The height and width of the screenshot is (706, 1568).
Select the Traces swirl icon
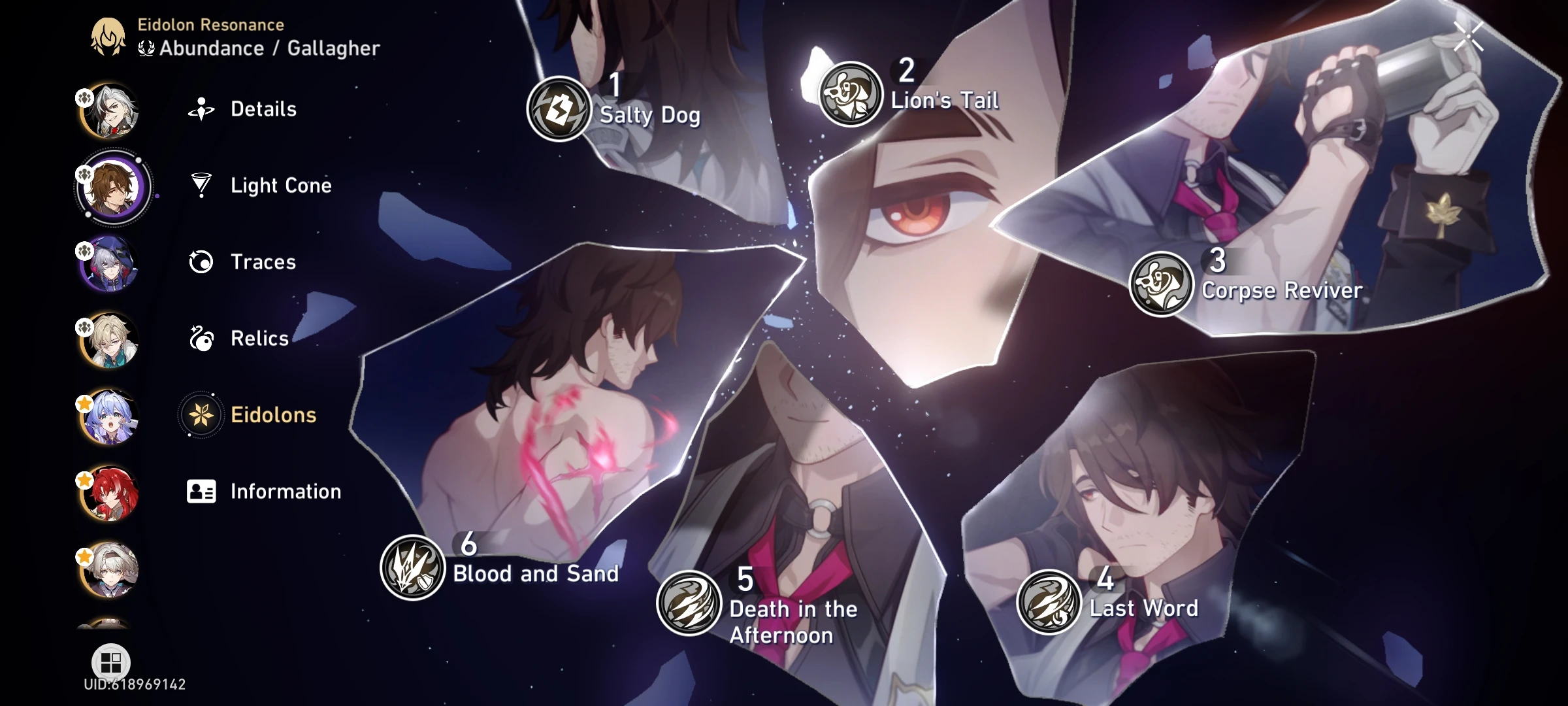coord(202,262)
